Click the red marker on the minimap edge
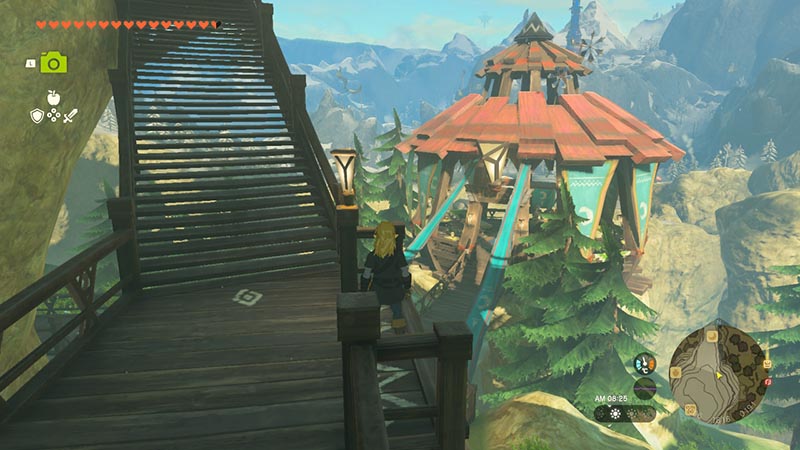Viewport: 800px width, 450px height. pyautogui.click(x=766, y=381)
